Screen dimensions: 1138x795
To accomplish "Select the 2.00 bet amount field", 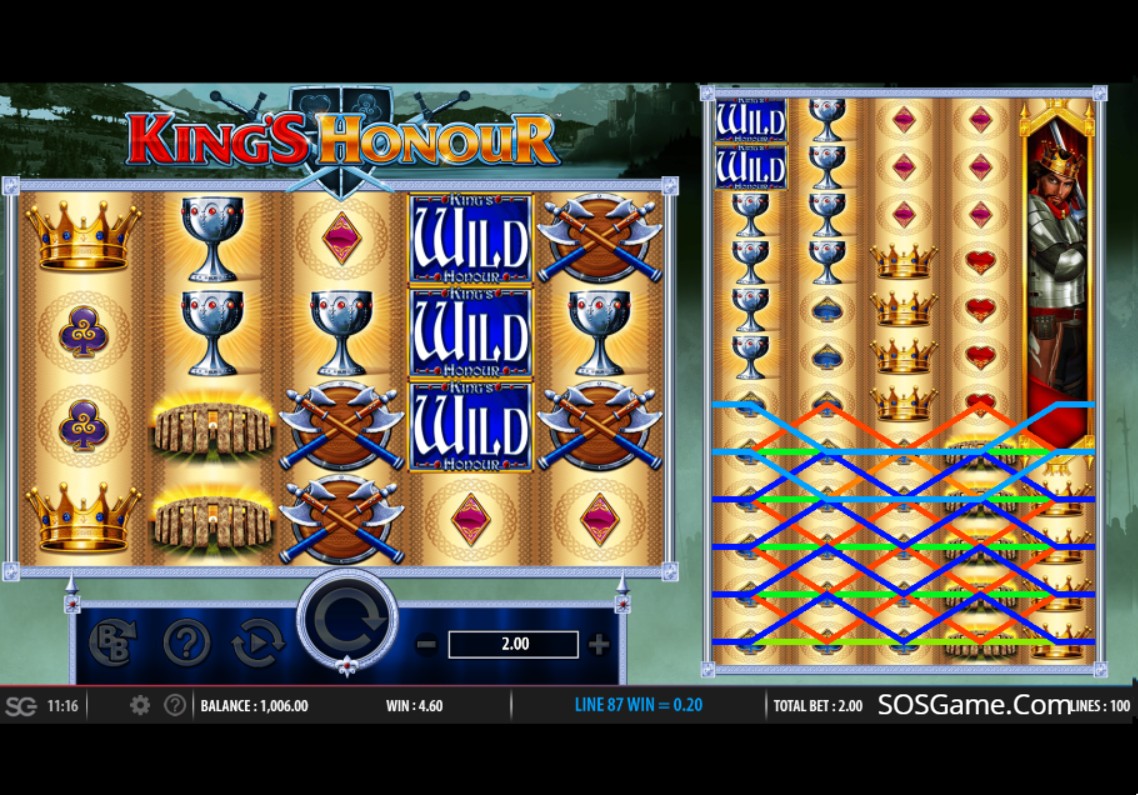I will click(513, 645).
